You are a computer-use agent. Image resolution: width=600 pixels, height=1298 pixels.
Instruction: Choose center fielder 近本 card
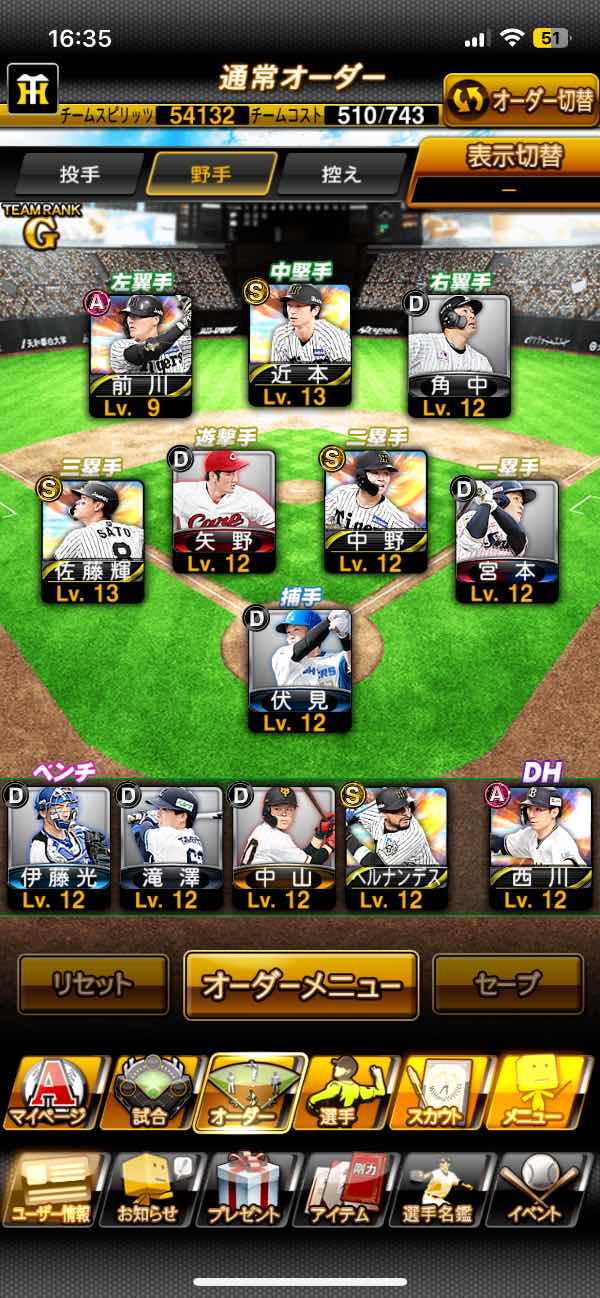pos(299,346)
